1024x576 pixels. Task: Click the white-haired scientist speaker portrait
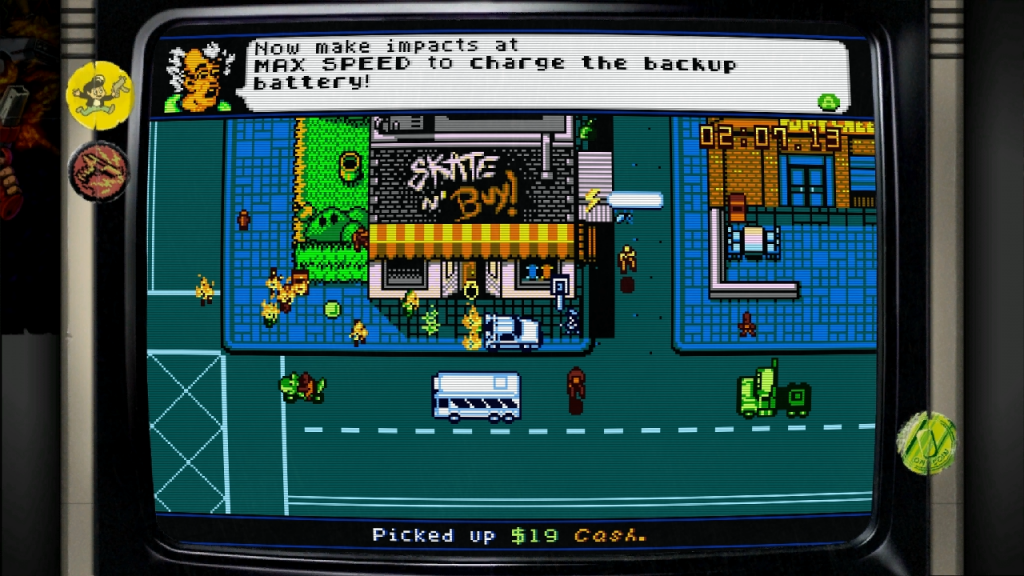pos(199,79)
